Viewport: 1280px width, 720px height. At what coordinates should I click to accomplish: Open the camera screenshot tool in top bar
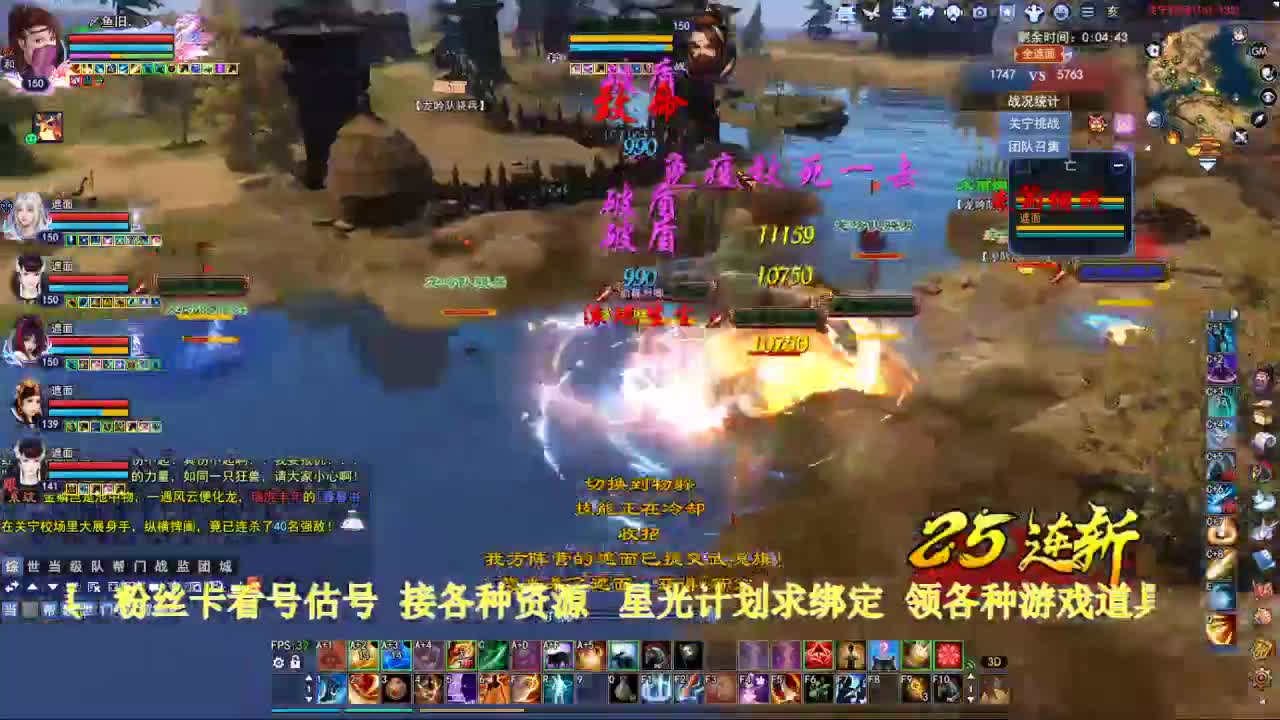(x=980, y=12)
